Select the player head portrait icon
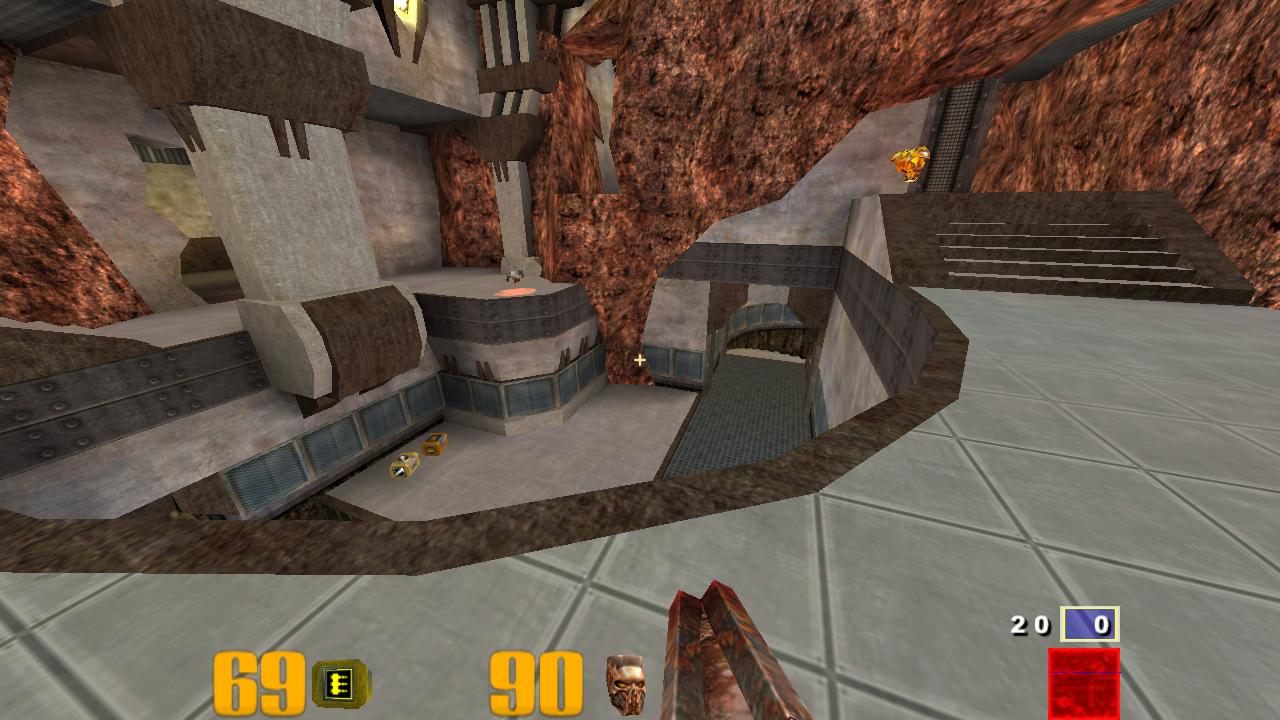Image resolution: width=1280 pixels, height=720 pixels. pos(625,684)
